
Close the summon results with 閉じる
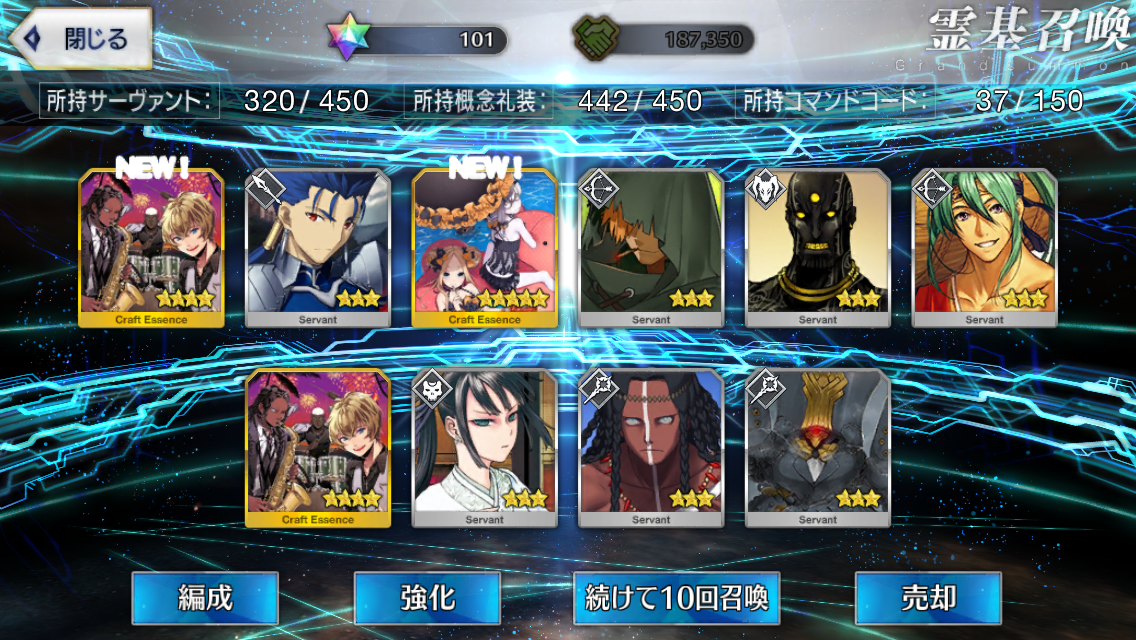coord(78,40)
